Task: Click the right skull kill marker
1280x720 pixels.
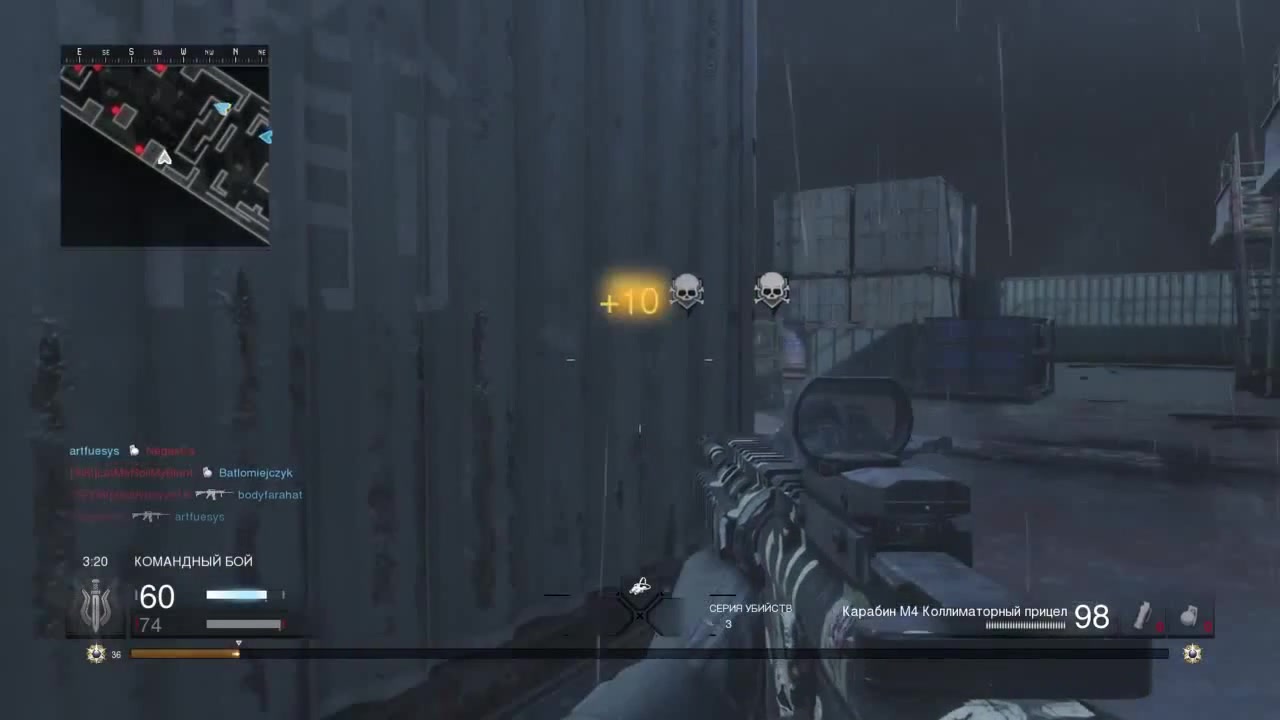Action: pos(771,292)
